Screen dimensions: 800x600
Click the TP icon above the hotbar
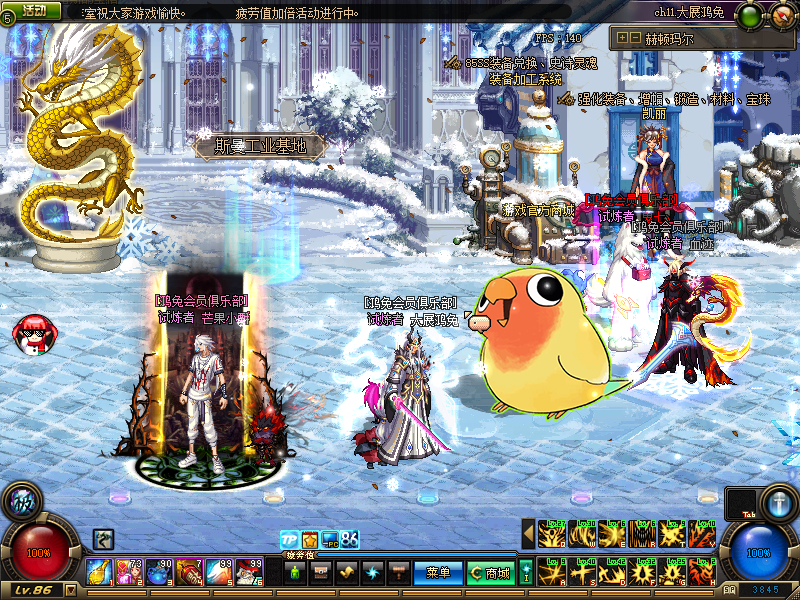289,540
